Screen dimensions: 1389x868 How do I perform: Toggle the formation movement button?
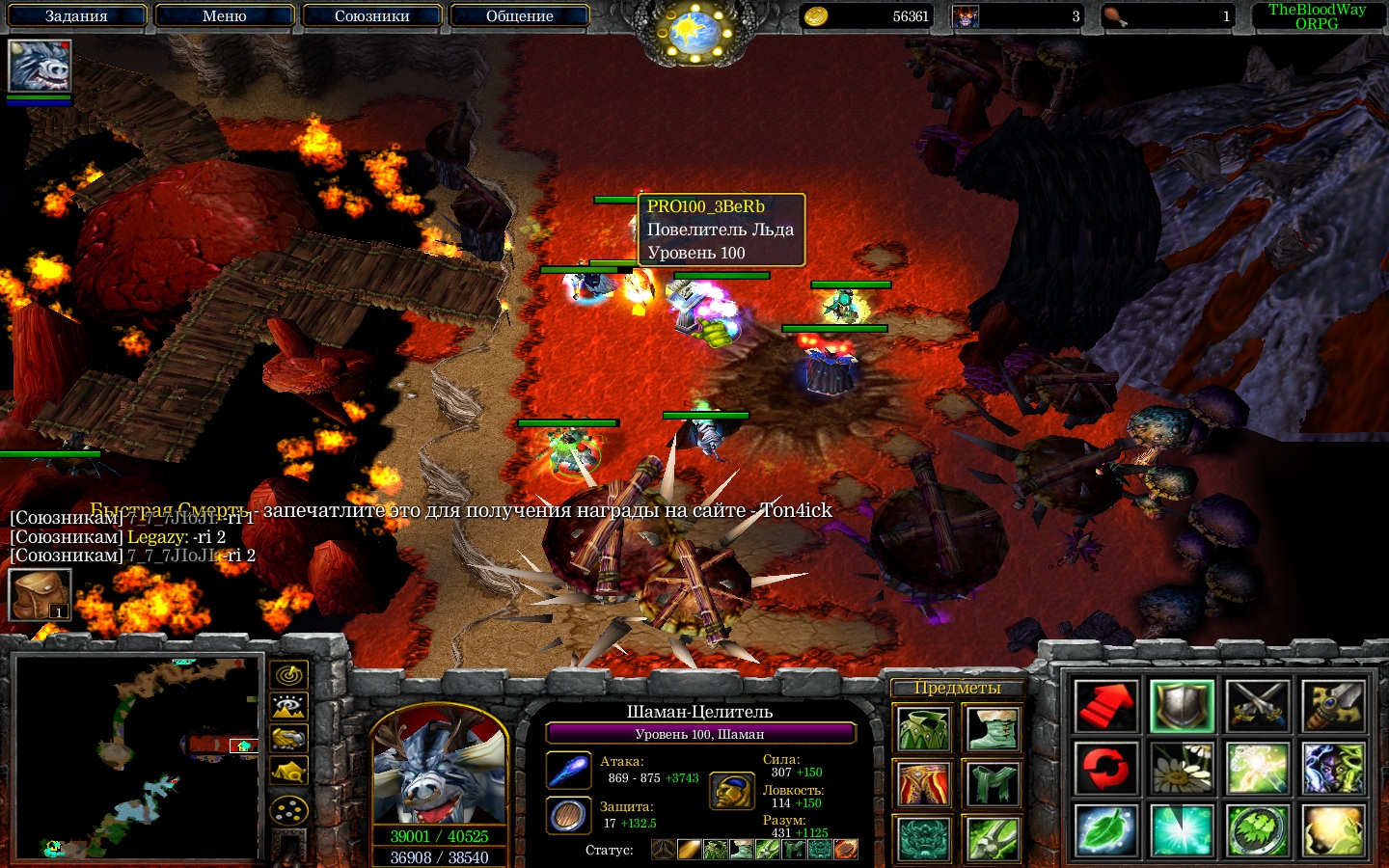(x=288, y=810)
